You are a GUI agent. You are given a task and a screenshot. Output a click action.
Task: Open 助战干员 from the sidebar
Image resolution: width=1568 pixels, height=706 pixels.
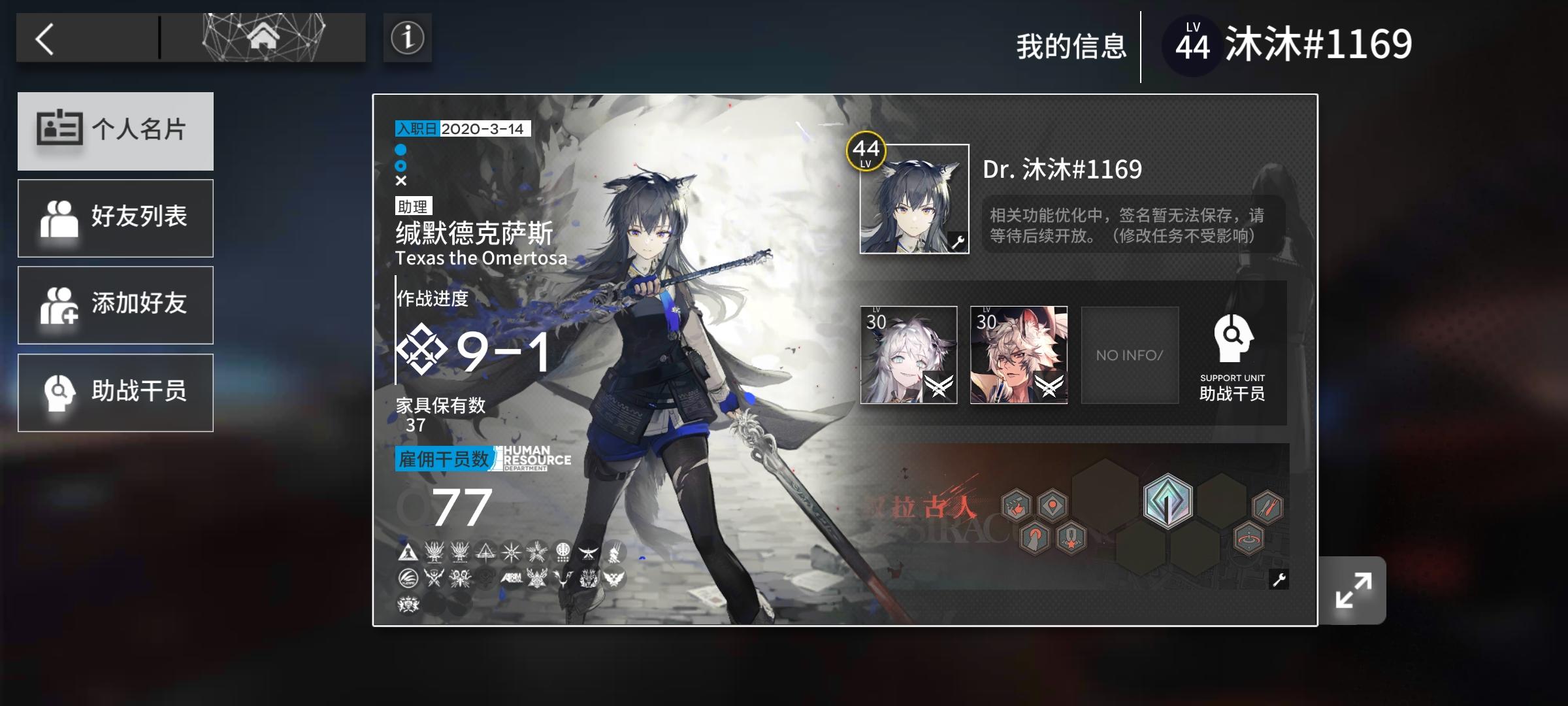[x=116, y=392]
